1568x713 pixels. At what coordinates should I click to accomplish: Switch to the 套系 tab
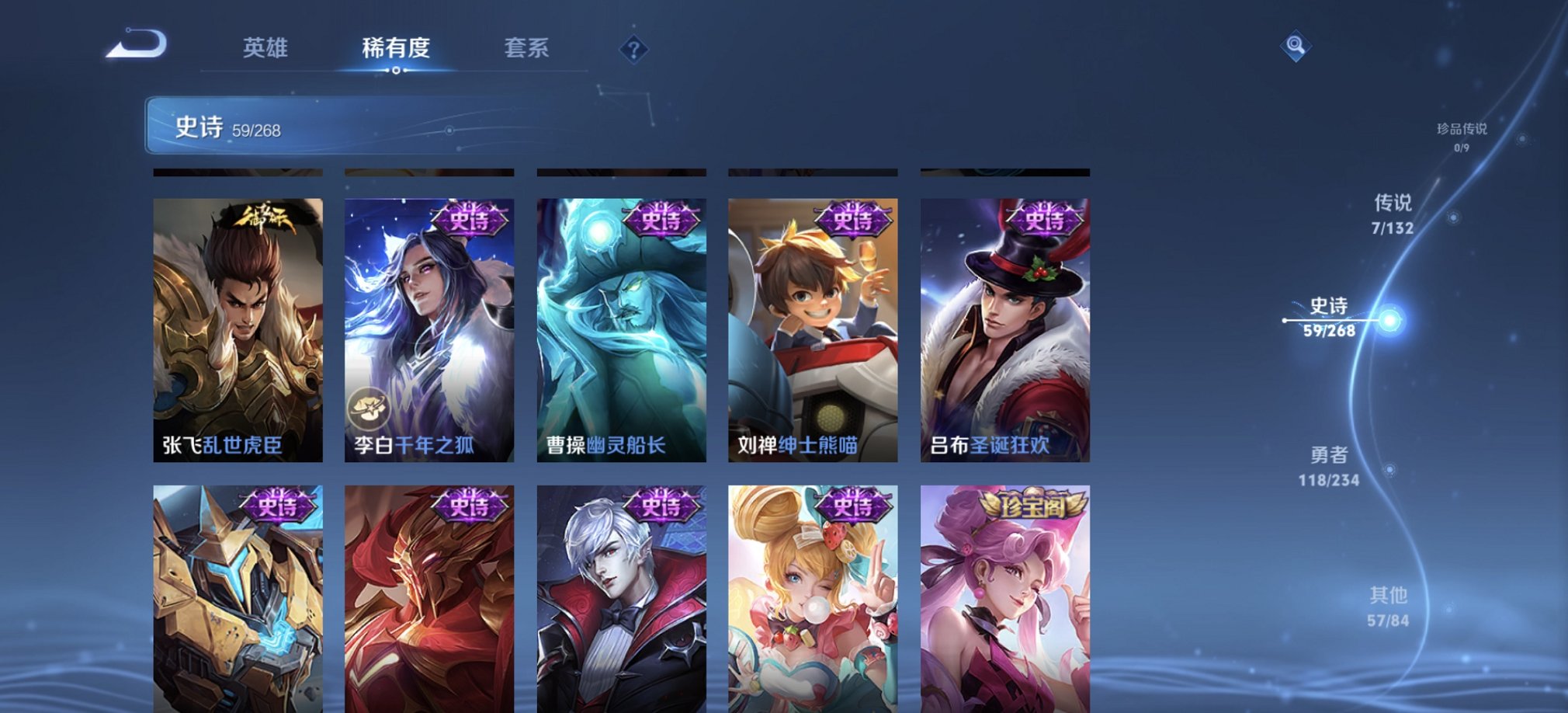click(x=526, y=49)
